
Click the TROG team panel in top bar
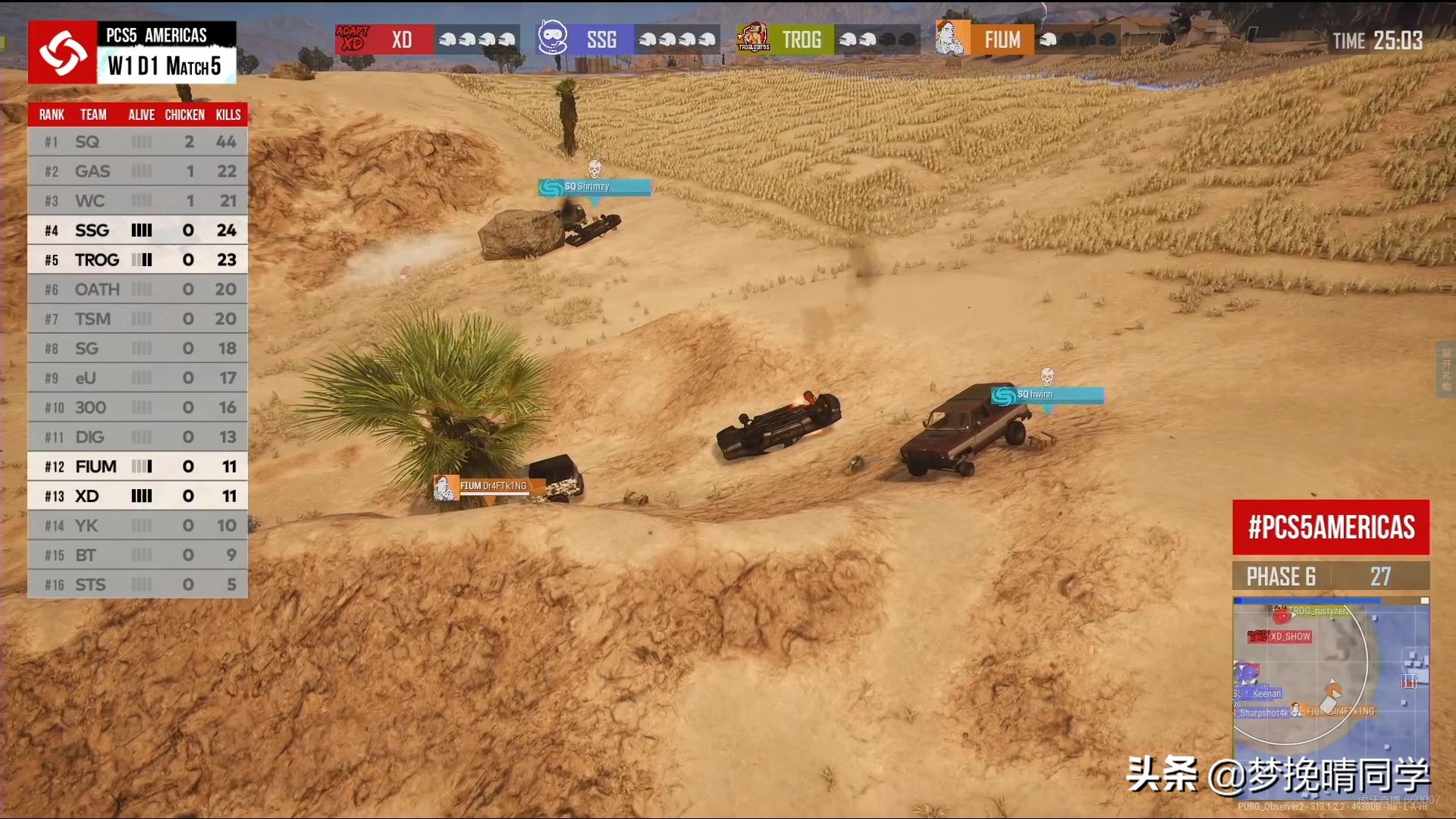(828, 39)
